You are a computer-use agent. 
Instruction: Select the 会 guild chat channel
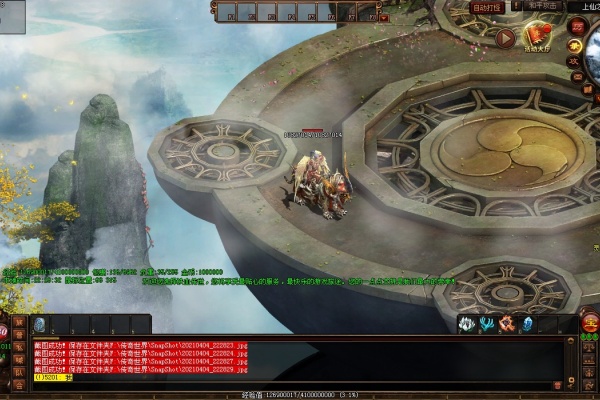pos(19,384)
